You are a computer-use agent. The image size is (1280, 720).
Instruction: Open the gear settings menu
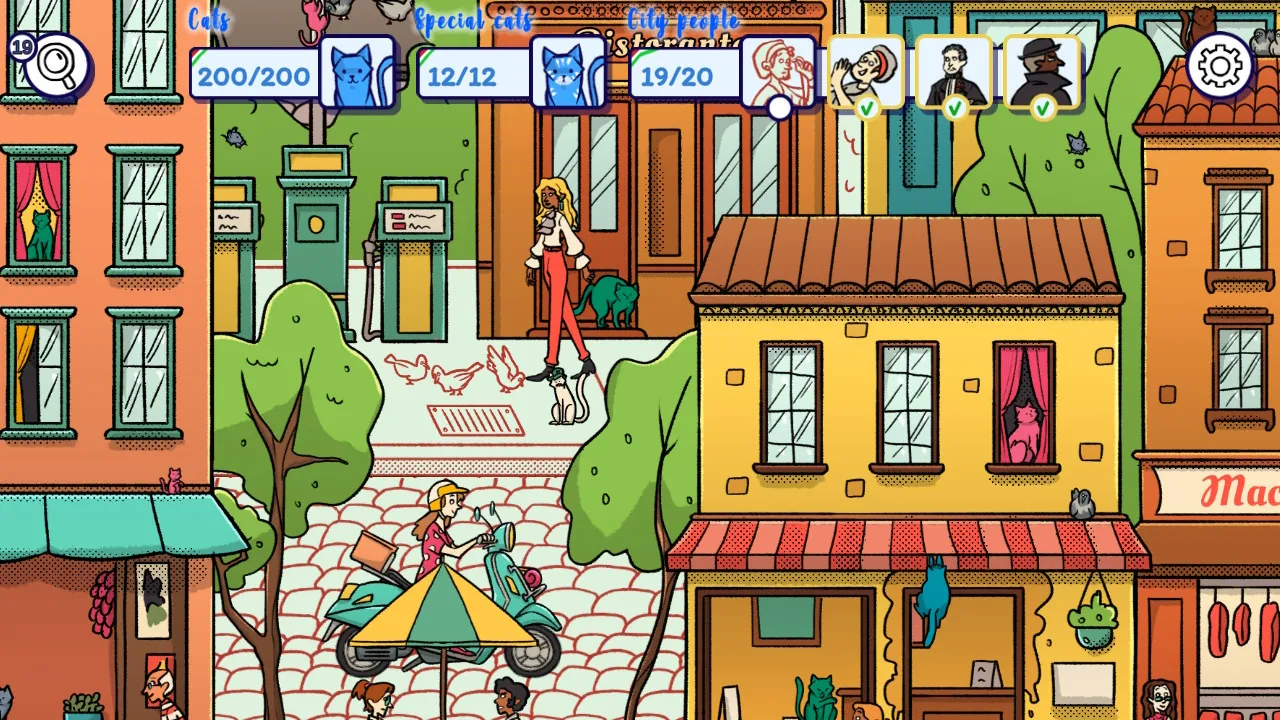click(x=1220, y=66)
